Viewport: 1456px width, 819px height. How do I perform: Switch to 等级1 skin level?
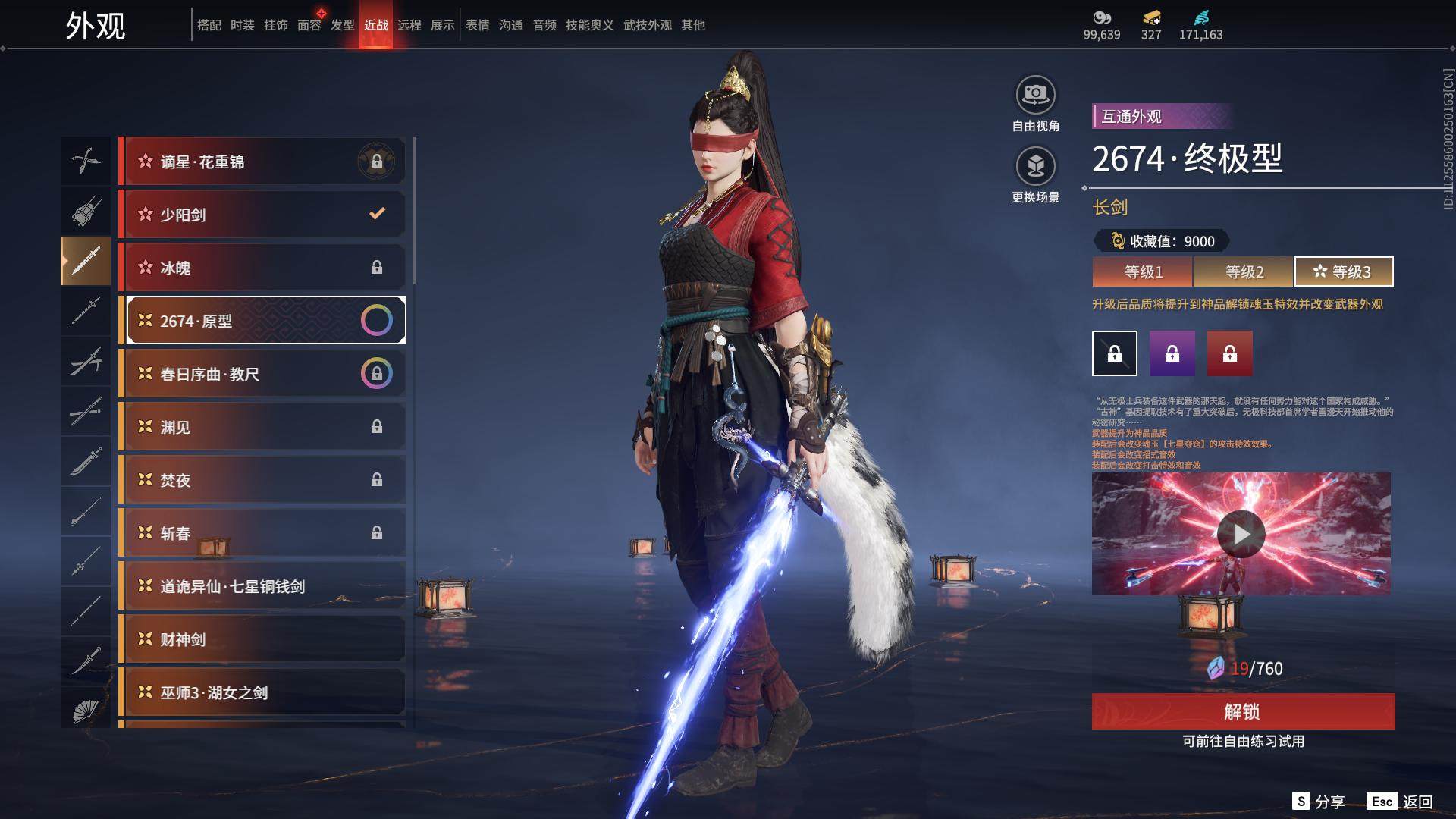(x=1143, y=271)
